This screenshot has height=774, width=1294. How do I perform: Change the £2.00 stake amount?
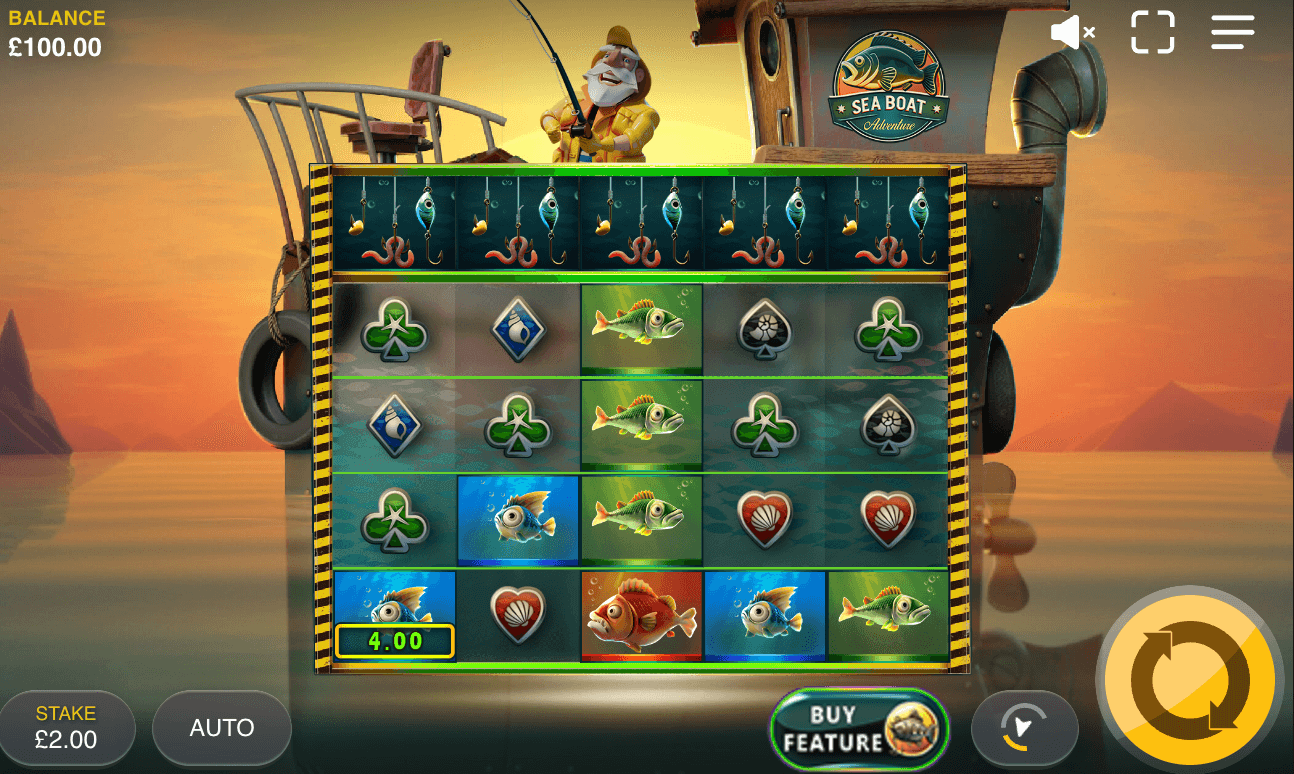point(67,728)
